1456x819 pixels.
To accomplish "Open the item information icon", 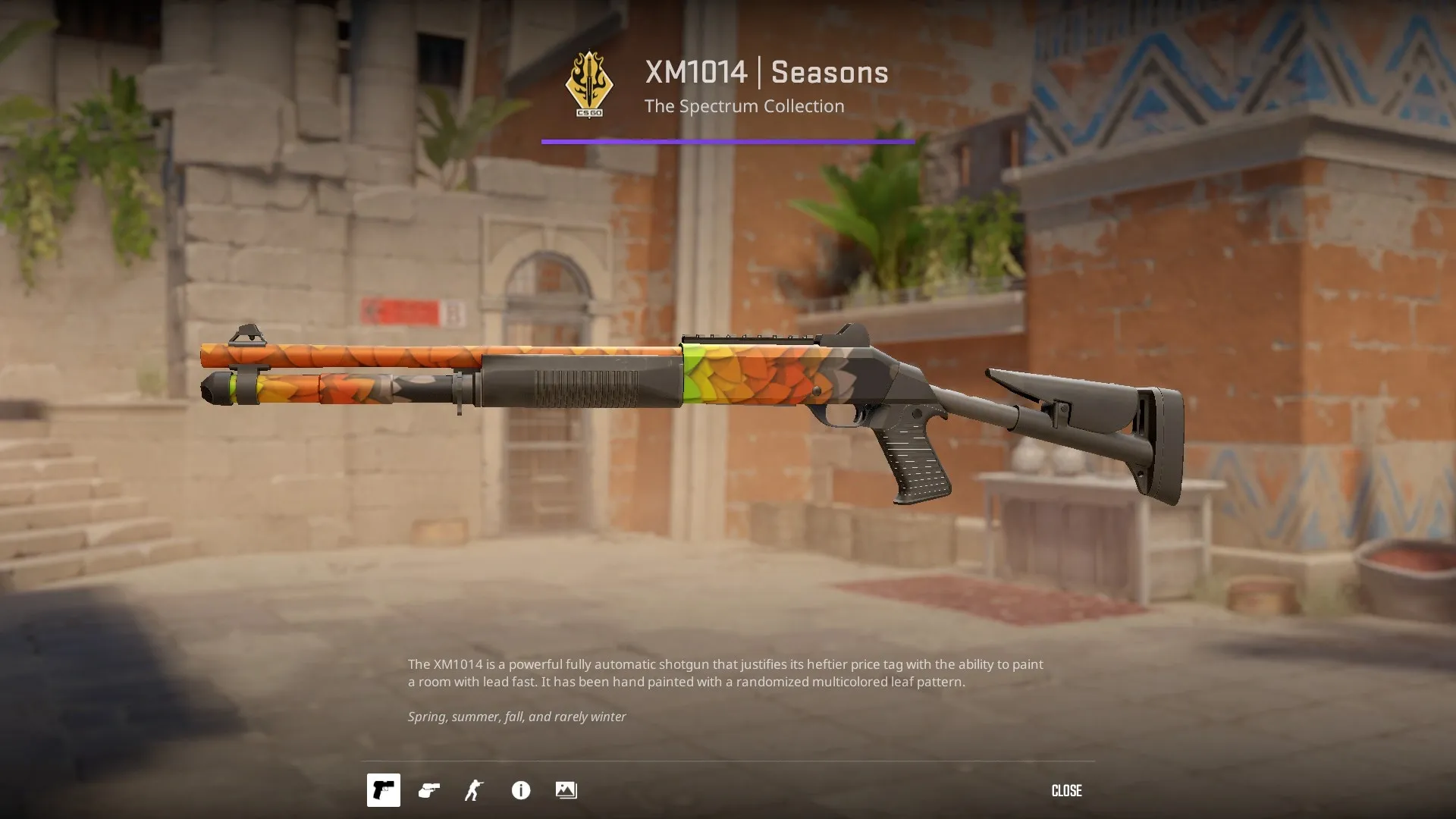I will [521, 790].
